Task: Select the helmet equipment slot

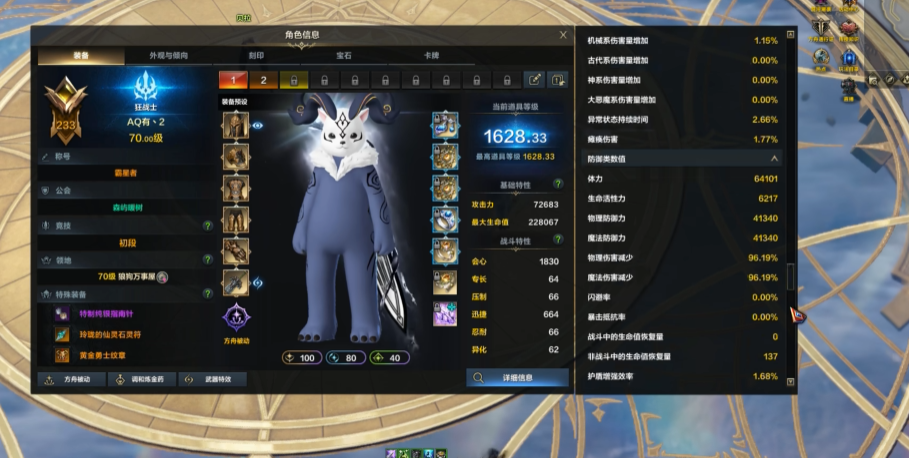Action: (x=235, y=127)
